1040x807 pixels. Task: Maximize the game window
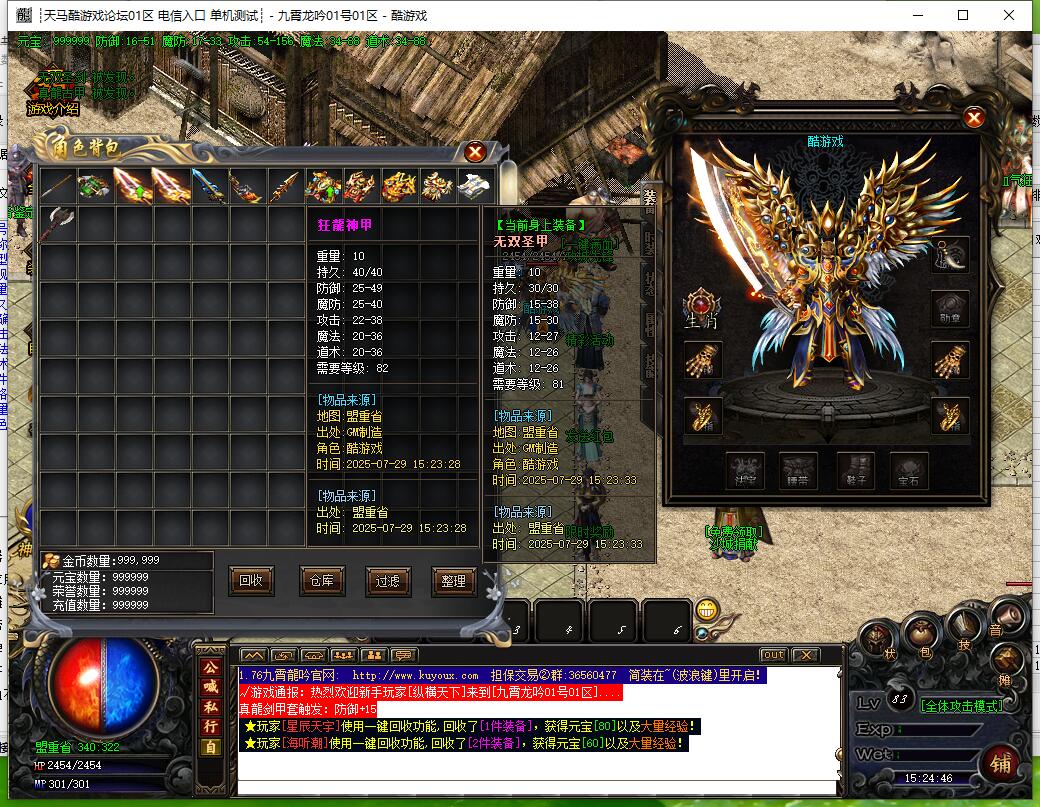[x=963, y=15]
